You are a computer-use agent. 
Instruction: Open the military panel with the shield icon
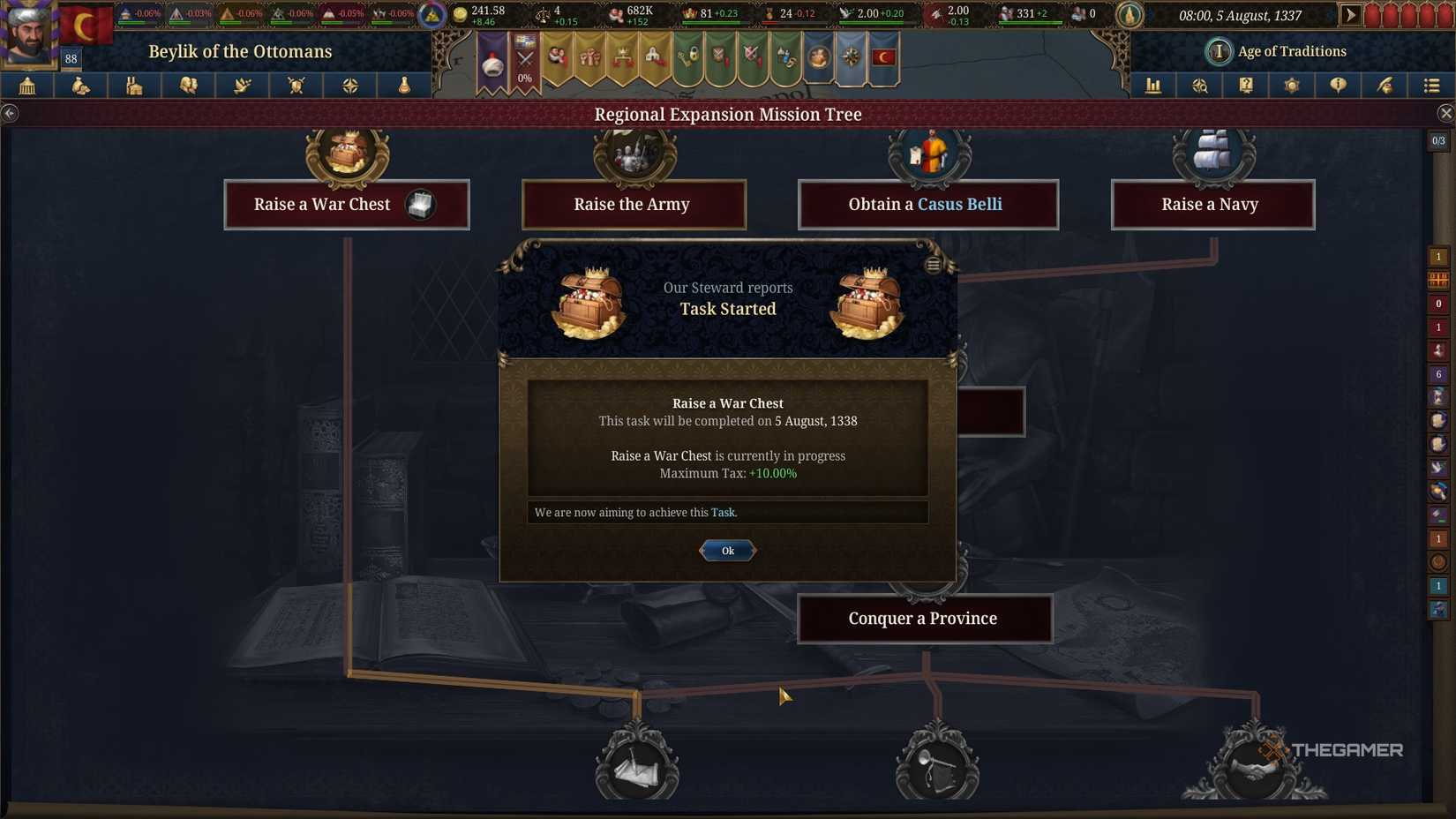tap(296, 86)
